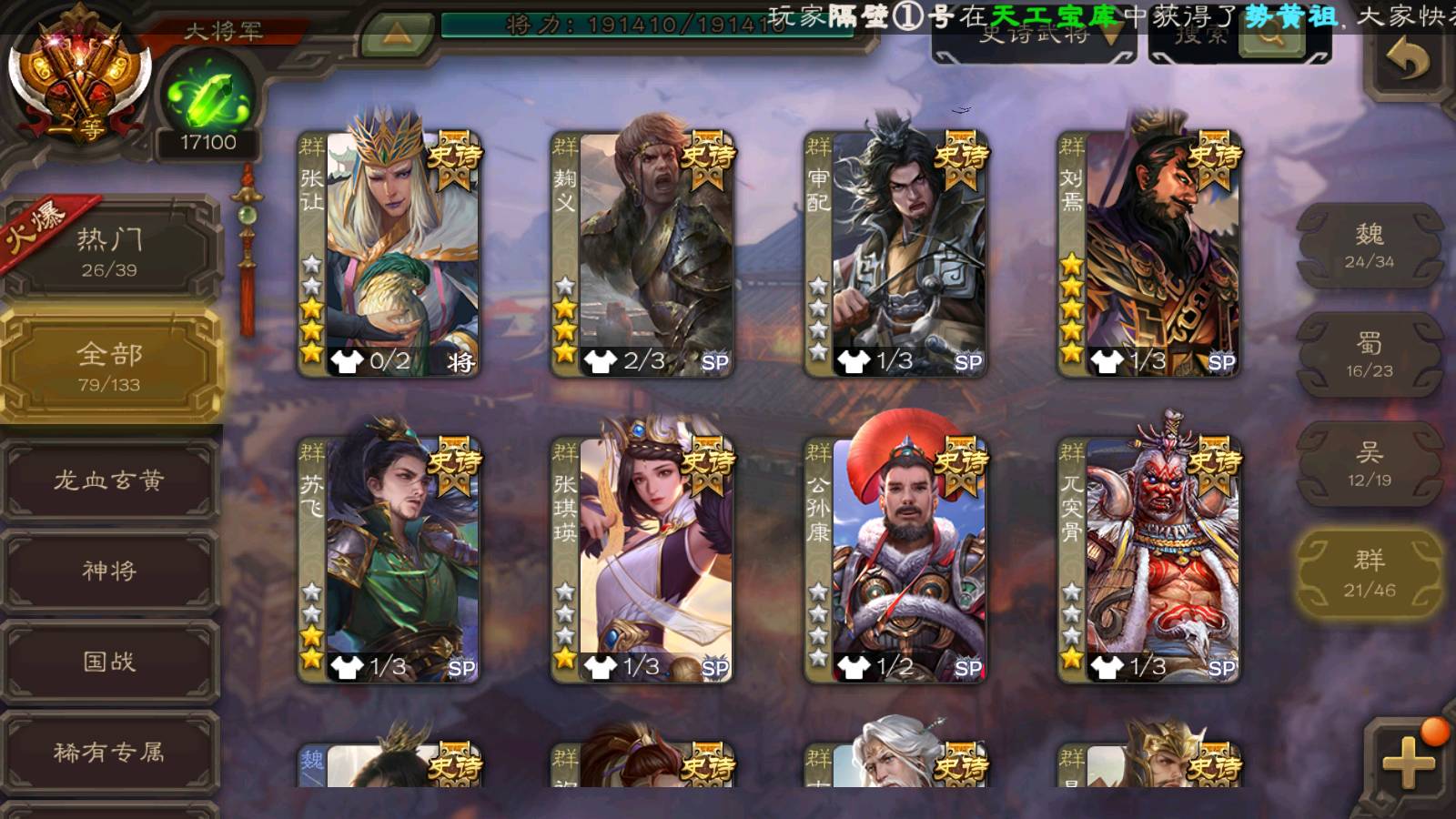The width and height of the screenshot is (1456, 819).
Task: Filter generals by 魏 faction
Action: (1370, 246)
